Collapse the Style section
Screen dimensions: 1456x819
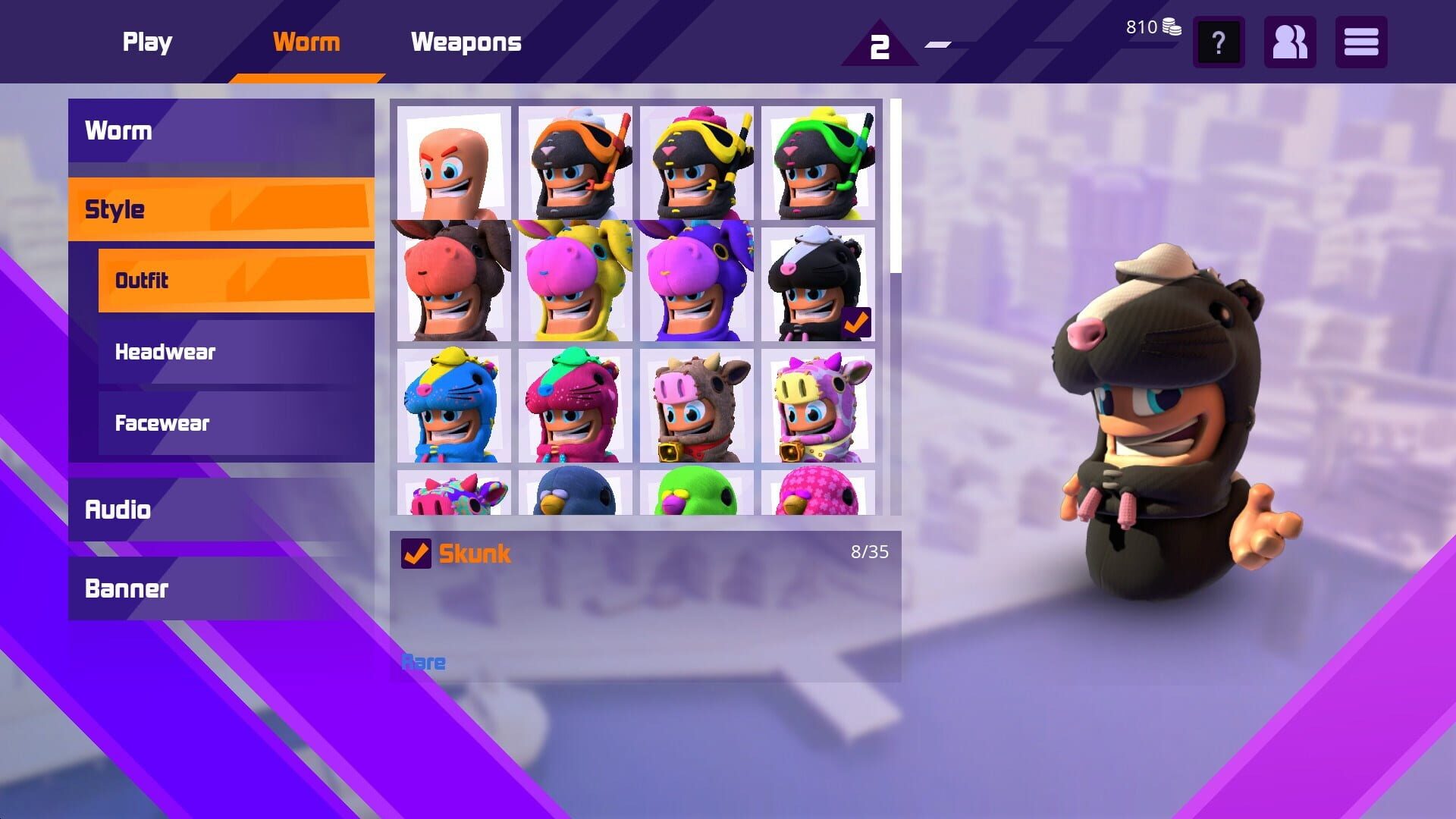(x=220, y=209)
